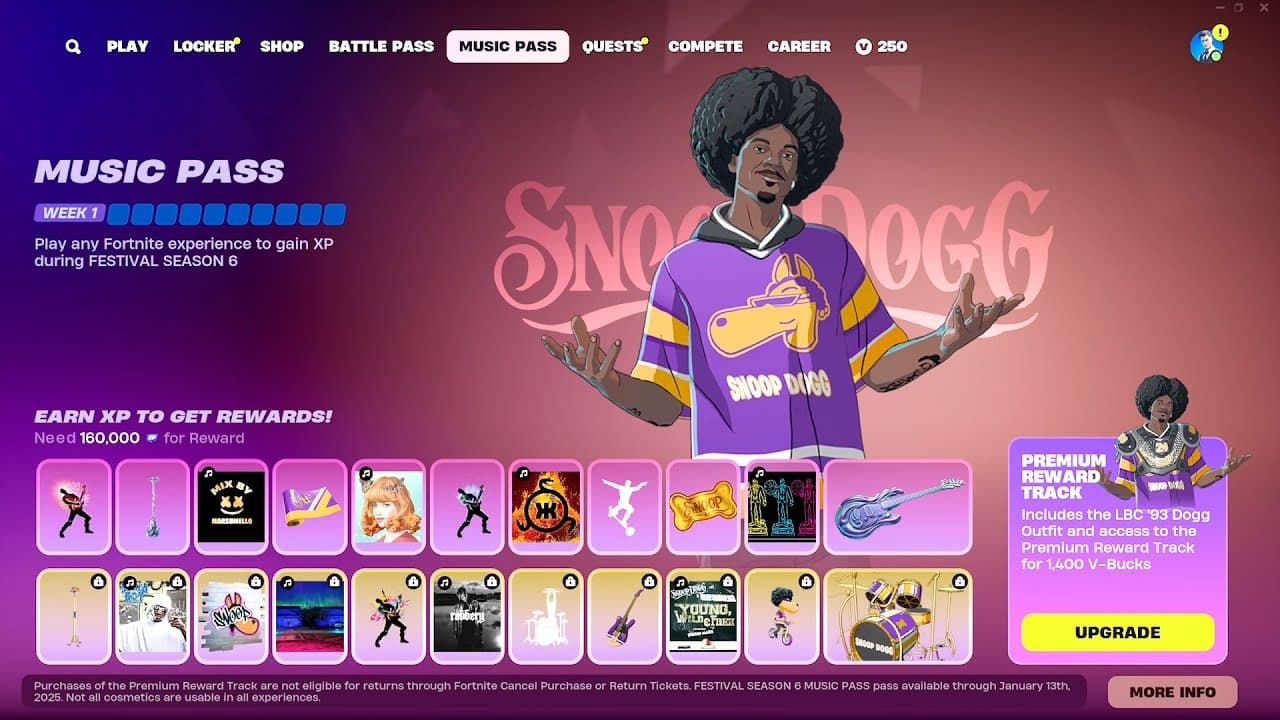Click the 'Young, Wild & Free' album reward
Image resolution: width=1280 pixels, height=720 pixels.
coord(703,617)
